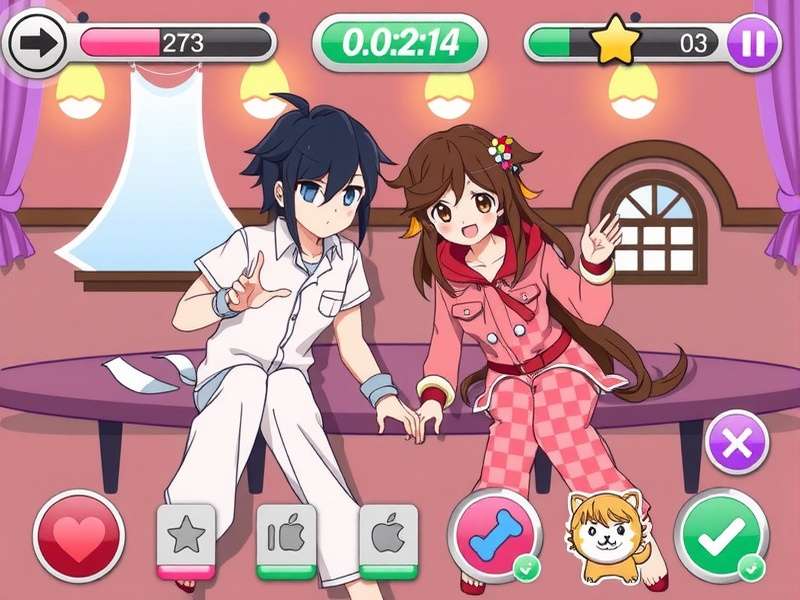The width and height of the screenshot is (800, 600).
Task: Choose the grey star tile
Action: [x=186, y=537]
